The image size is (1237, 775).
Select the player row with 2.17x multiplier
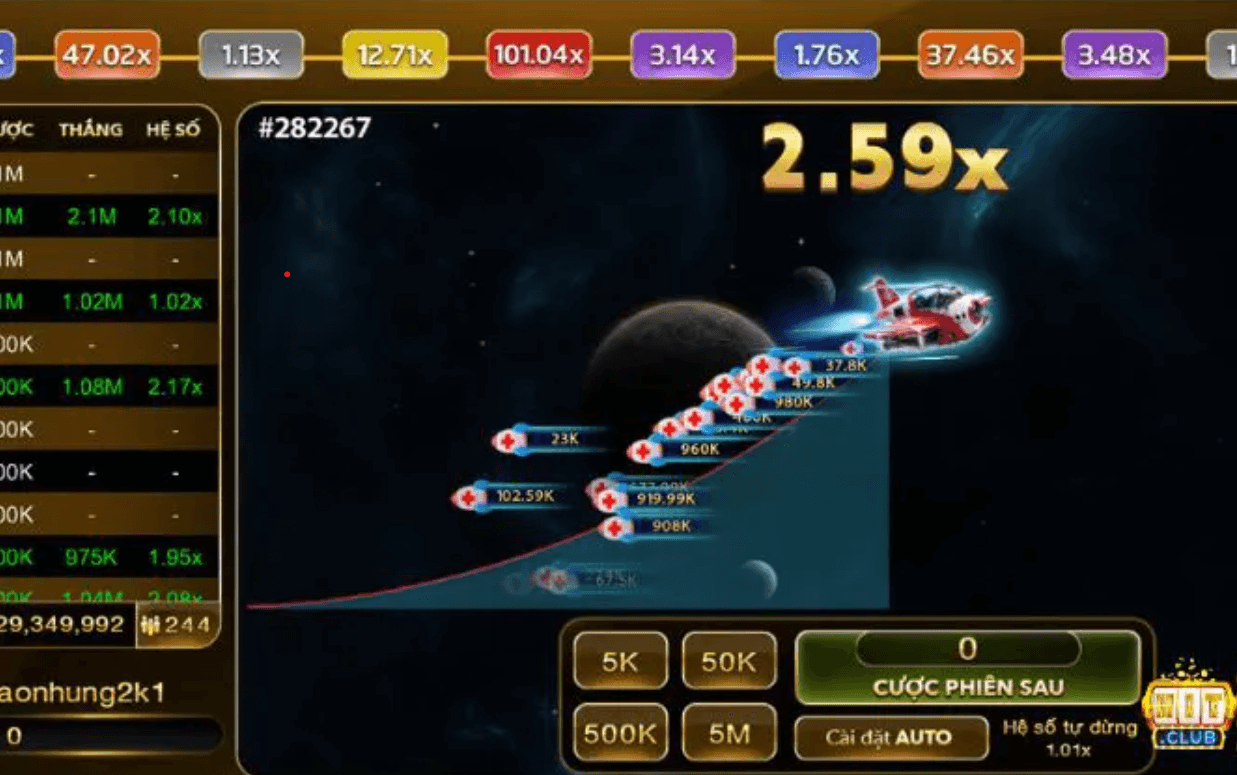(108, 386)
